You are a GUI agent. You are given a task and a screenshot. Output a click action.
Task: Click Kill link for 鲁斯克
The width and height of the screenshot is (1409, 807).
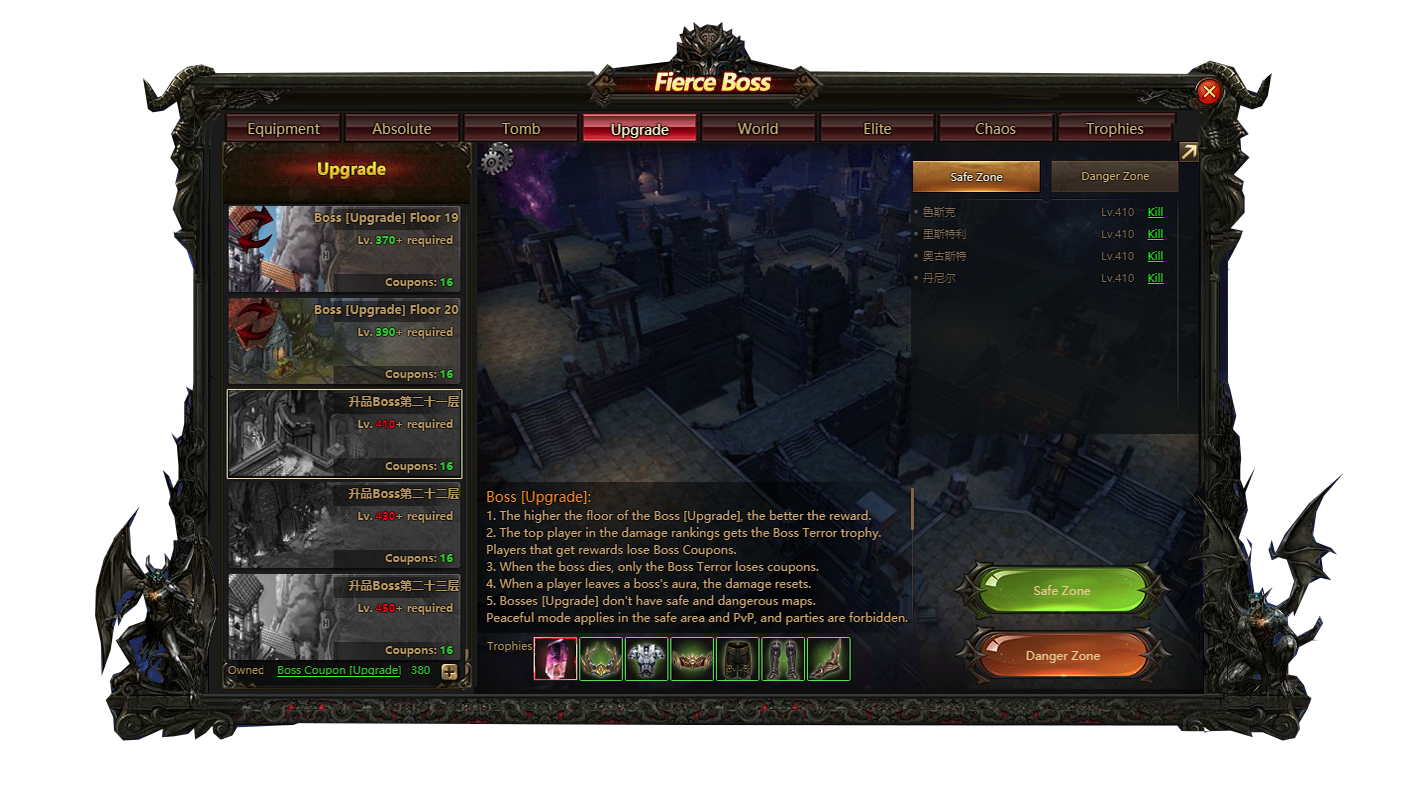(1155, 212)
